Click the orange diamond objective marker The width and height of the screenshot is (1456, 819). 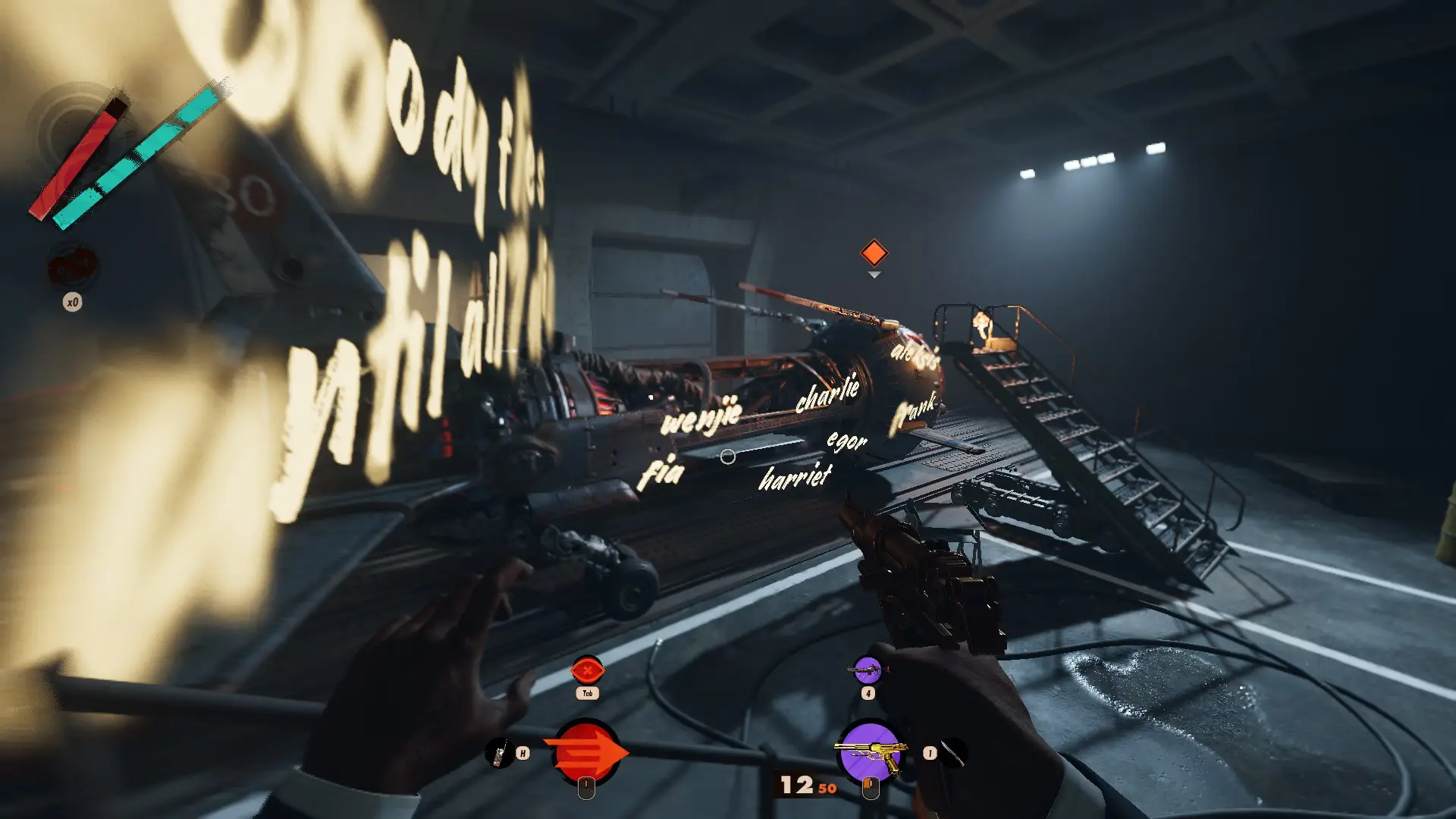point(874,253)
